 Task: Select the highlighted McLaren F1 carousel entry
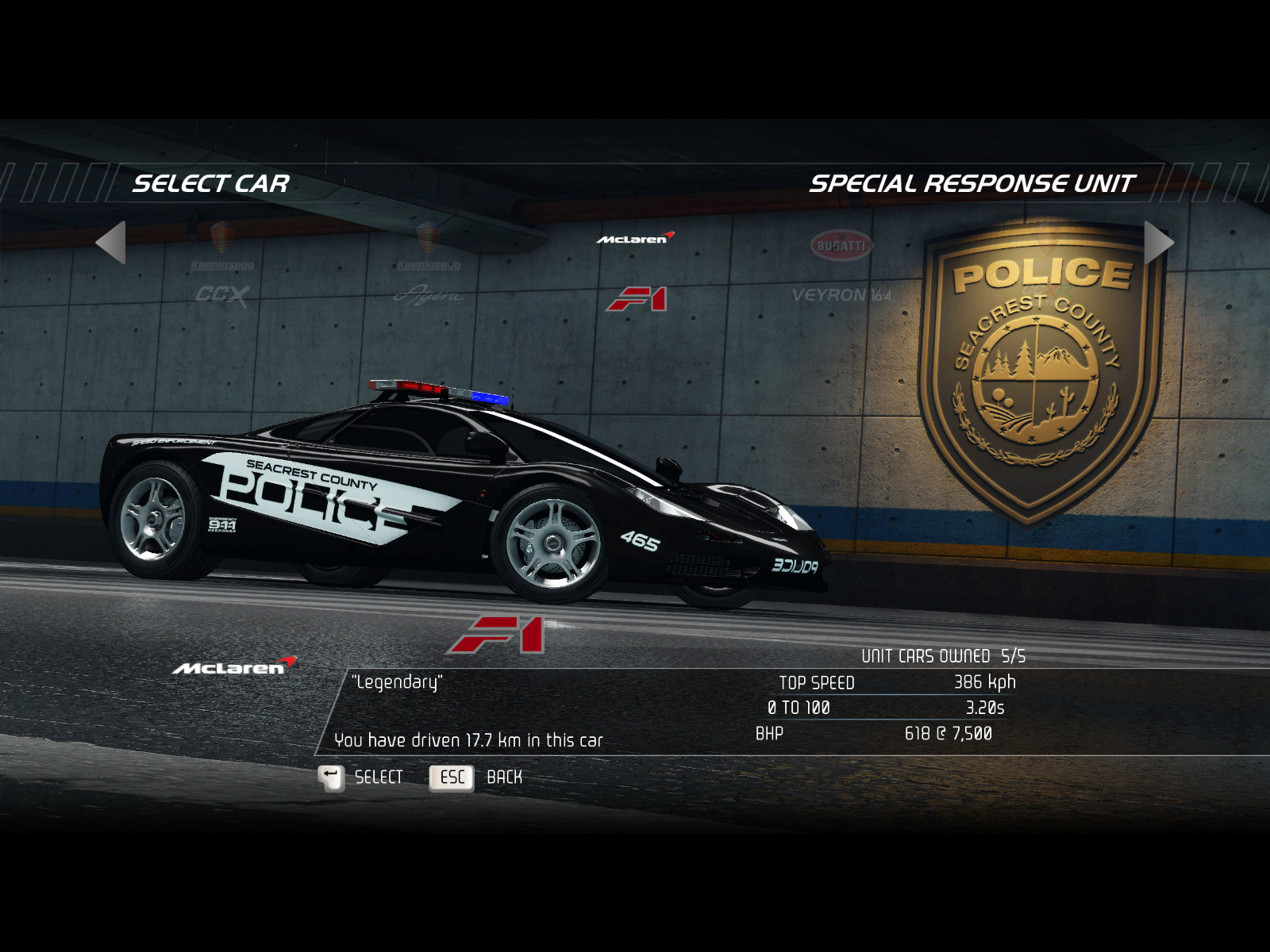click(636, 274)
